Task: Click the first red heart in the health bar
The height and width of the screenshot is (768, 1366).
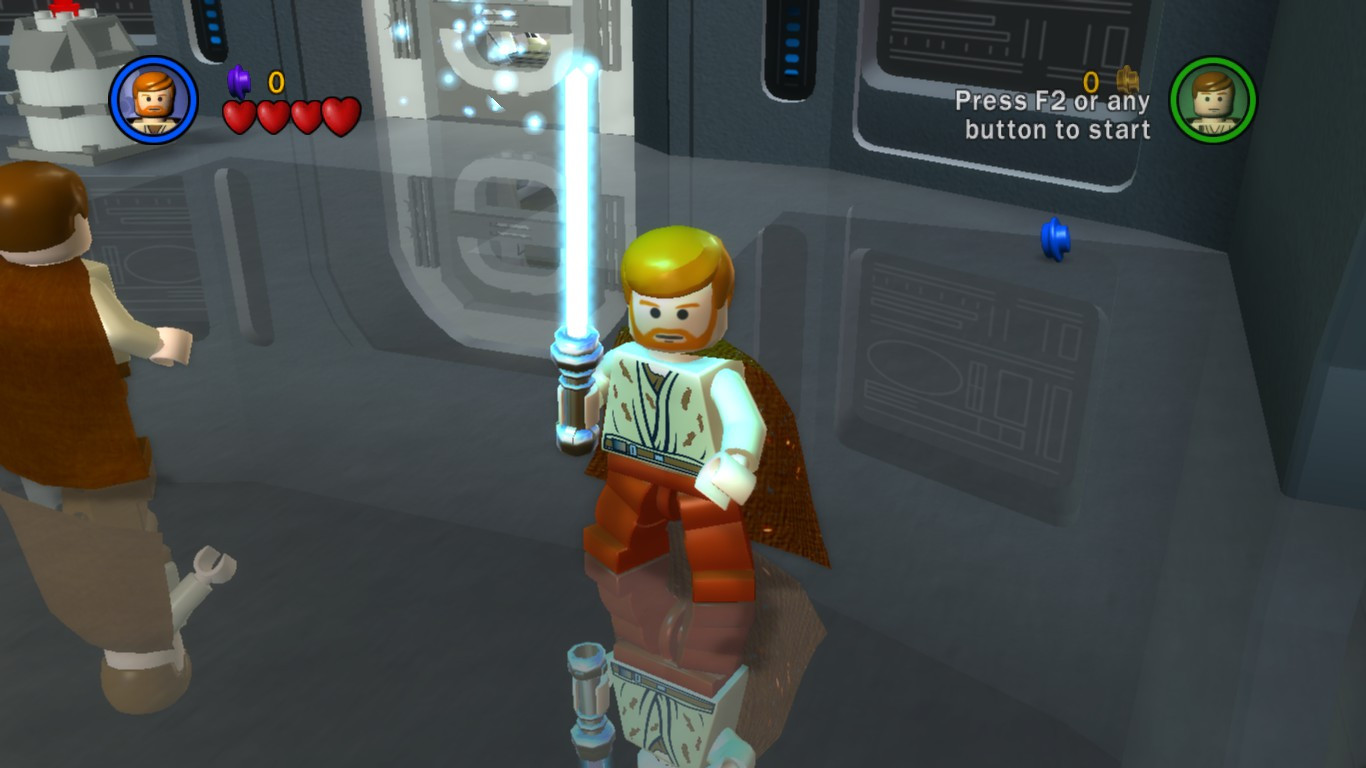Action: point(239,117)
